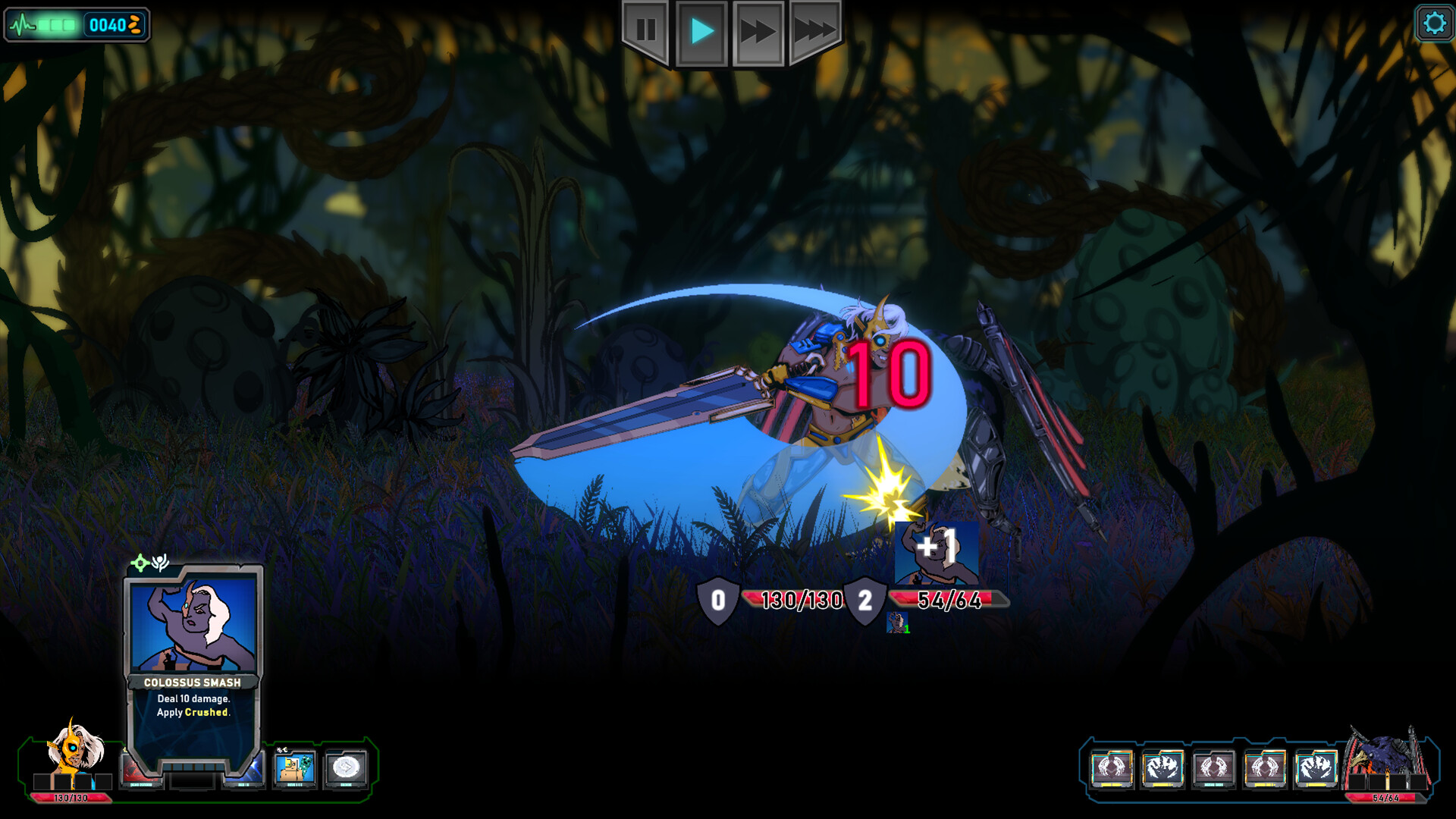Inspect the grey-framed enemy wings card
The height and width of the screenshot is (819, 1456).
[x=1213, y=768]
